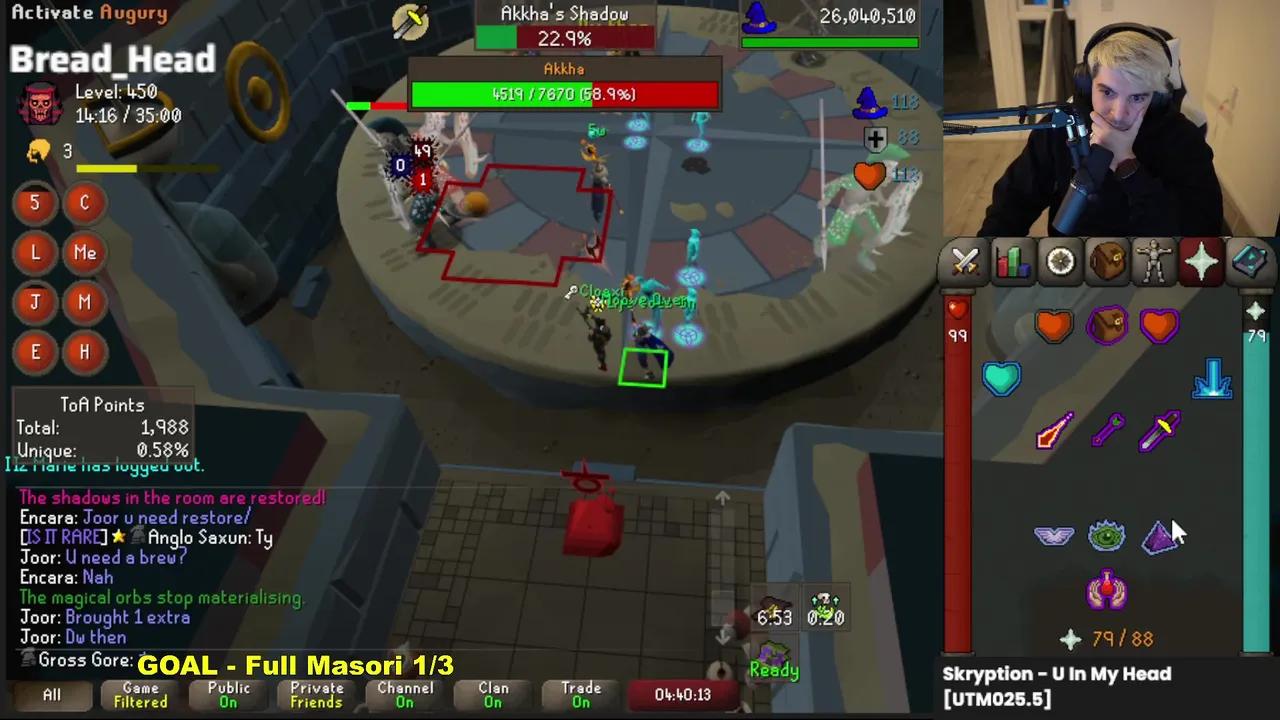1280x720 pixels.
Task: Open the Spellbook tab icon
Action: [1250, 261]
